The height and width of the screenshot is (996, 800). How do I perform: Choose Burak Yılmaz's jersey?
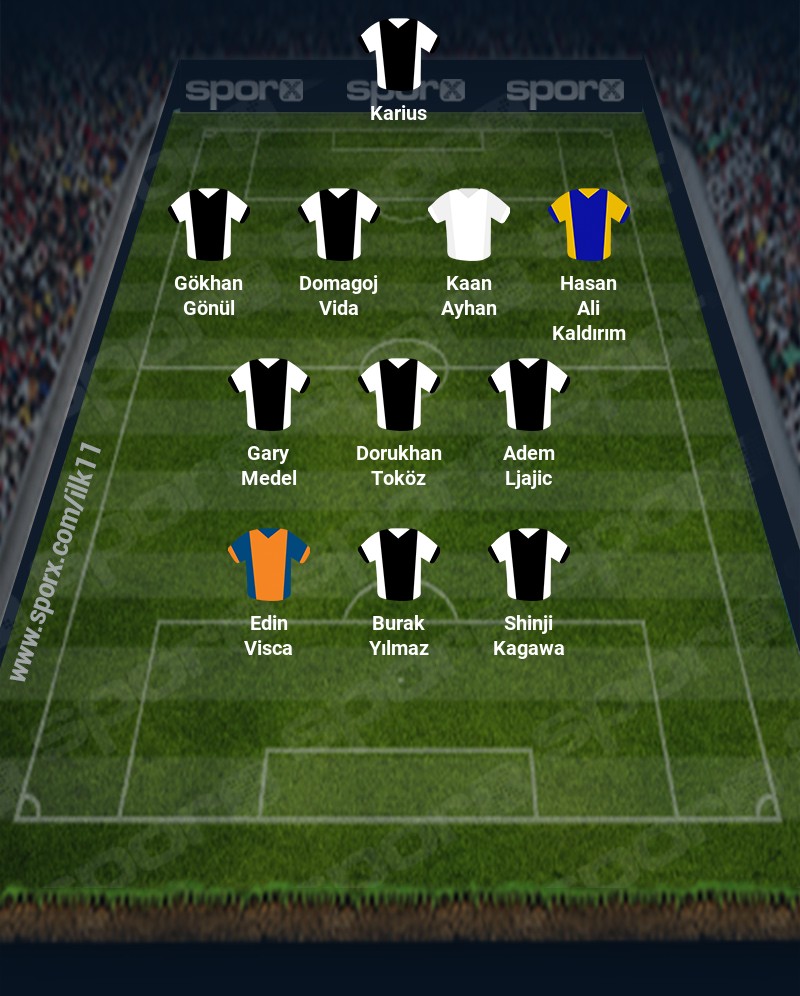(x=399, y=564)
